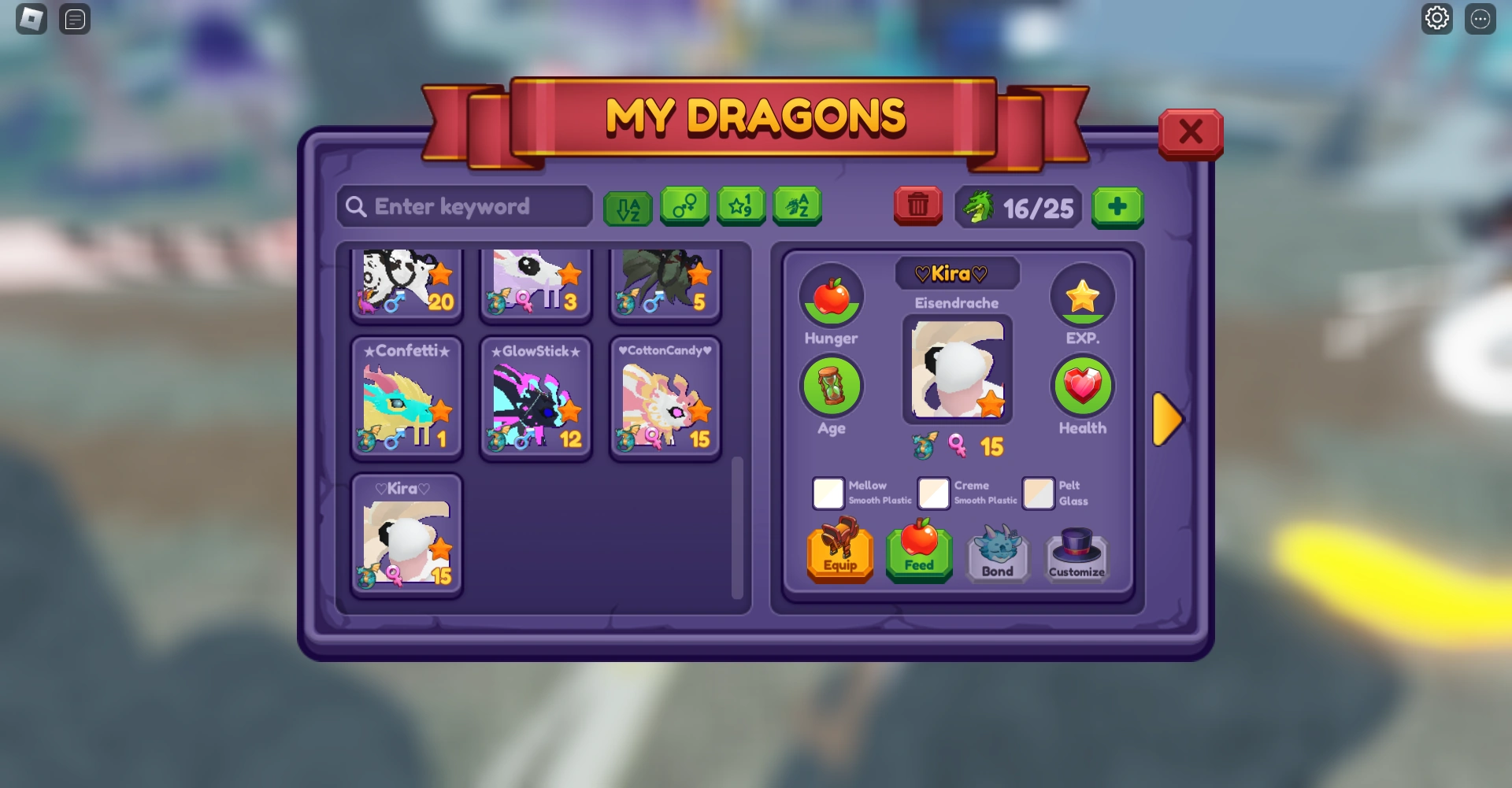Sort dragons by gender
This screenshot has width=1512, height=788.
click(684, 207)
